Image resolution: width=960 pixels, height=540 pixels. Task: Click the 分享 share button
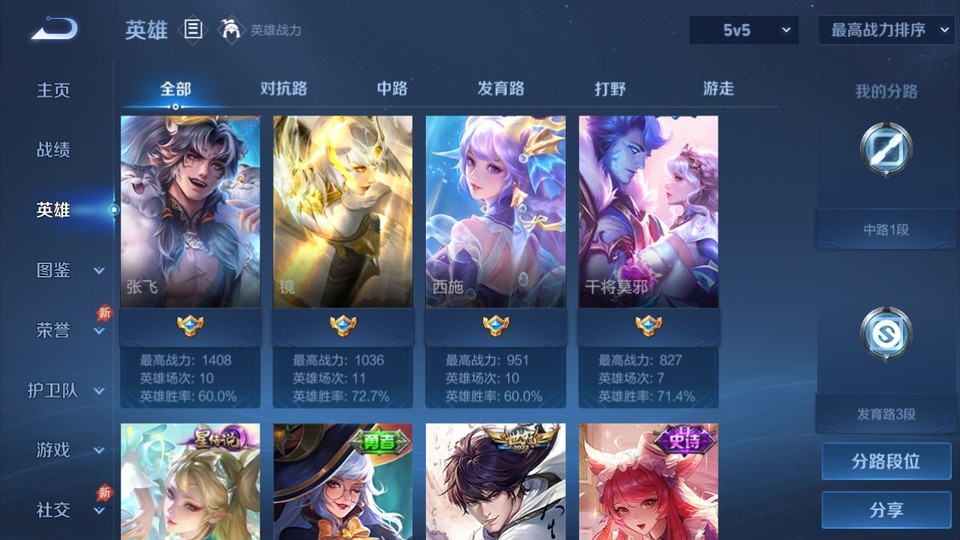[886, 510]
